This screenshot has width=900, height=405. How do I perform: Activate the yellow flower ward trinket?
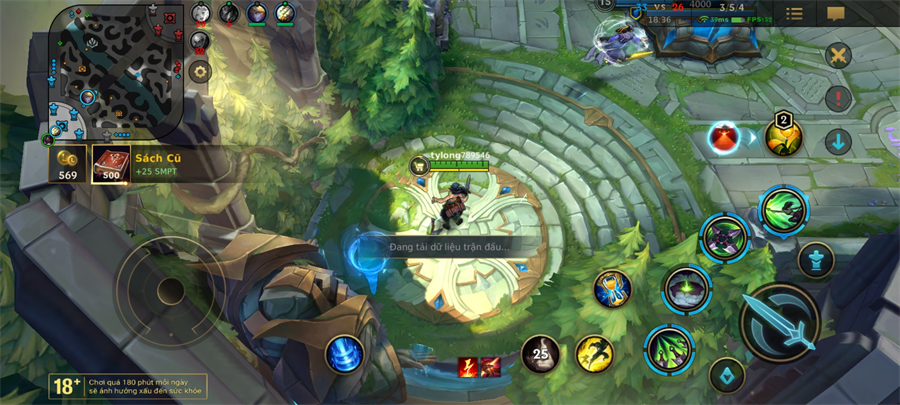pyautogui.click(x=783, y=135)
